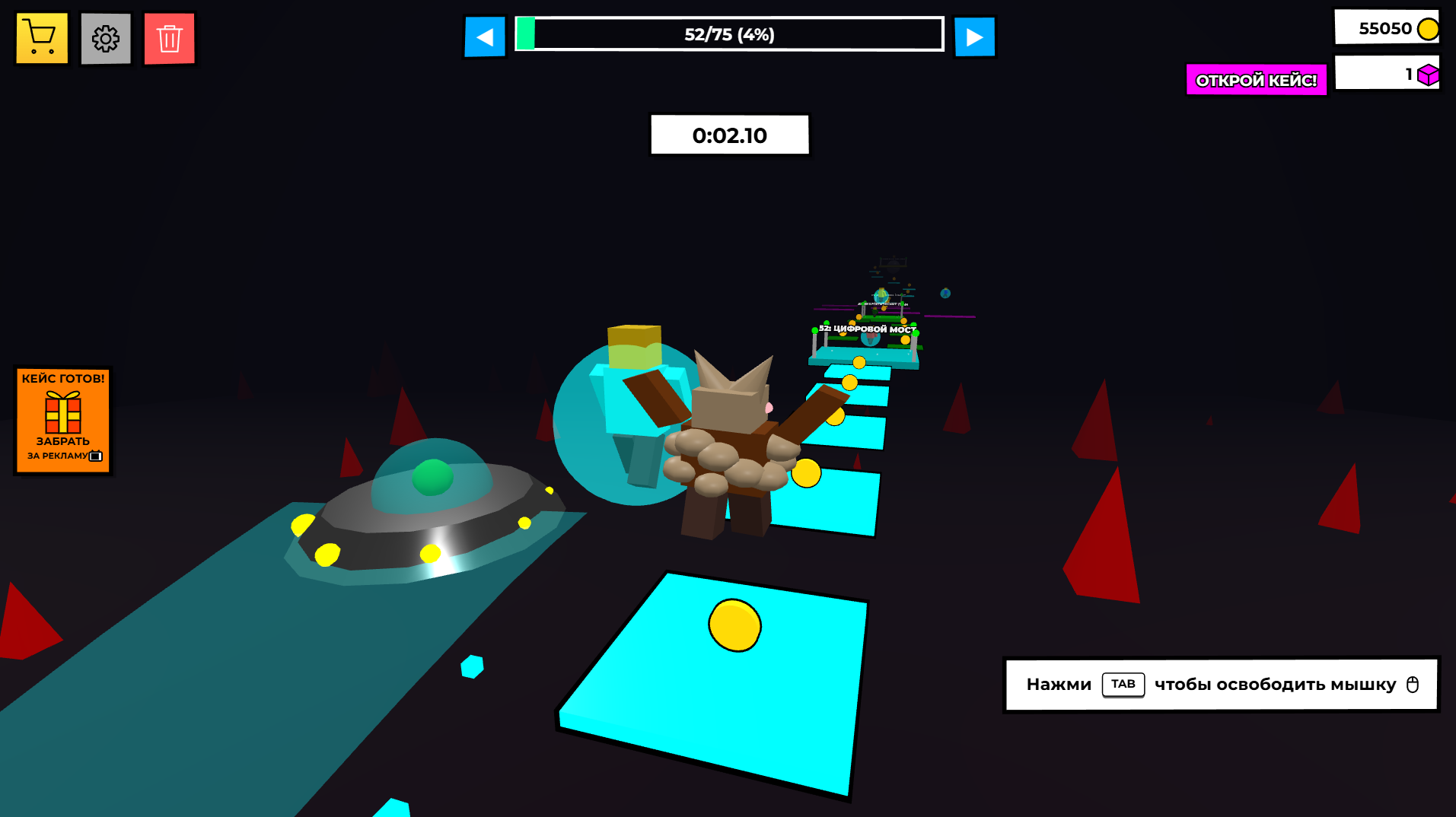Click the pink case icon in the corner
Screen dimensions: 1456x817
1428,74
